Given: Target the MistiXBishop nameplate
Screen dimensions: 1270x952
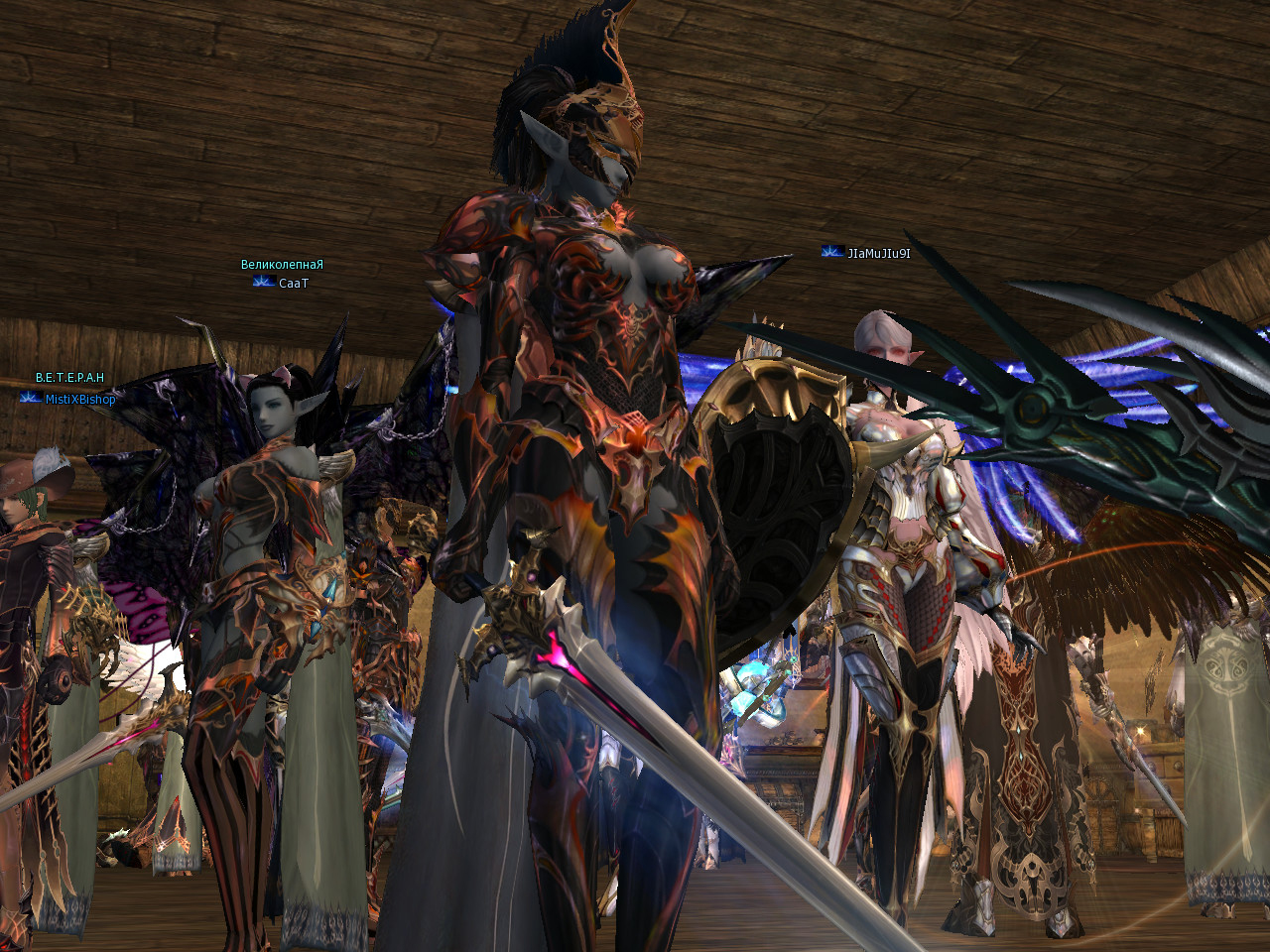Looking at the screenshot, I should pos(79,399).
